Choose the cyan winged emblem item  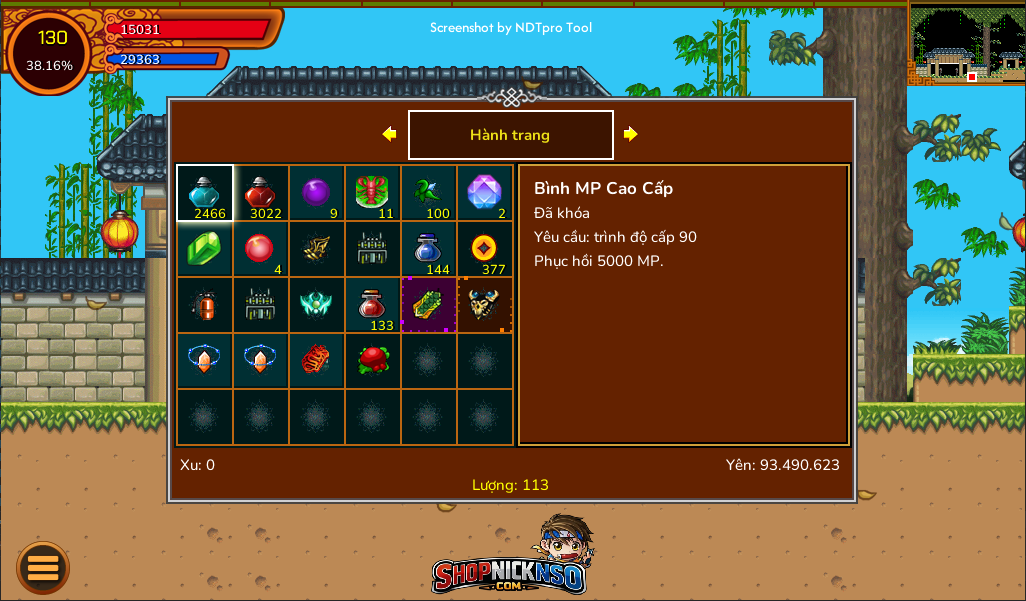[317, 305]
